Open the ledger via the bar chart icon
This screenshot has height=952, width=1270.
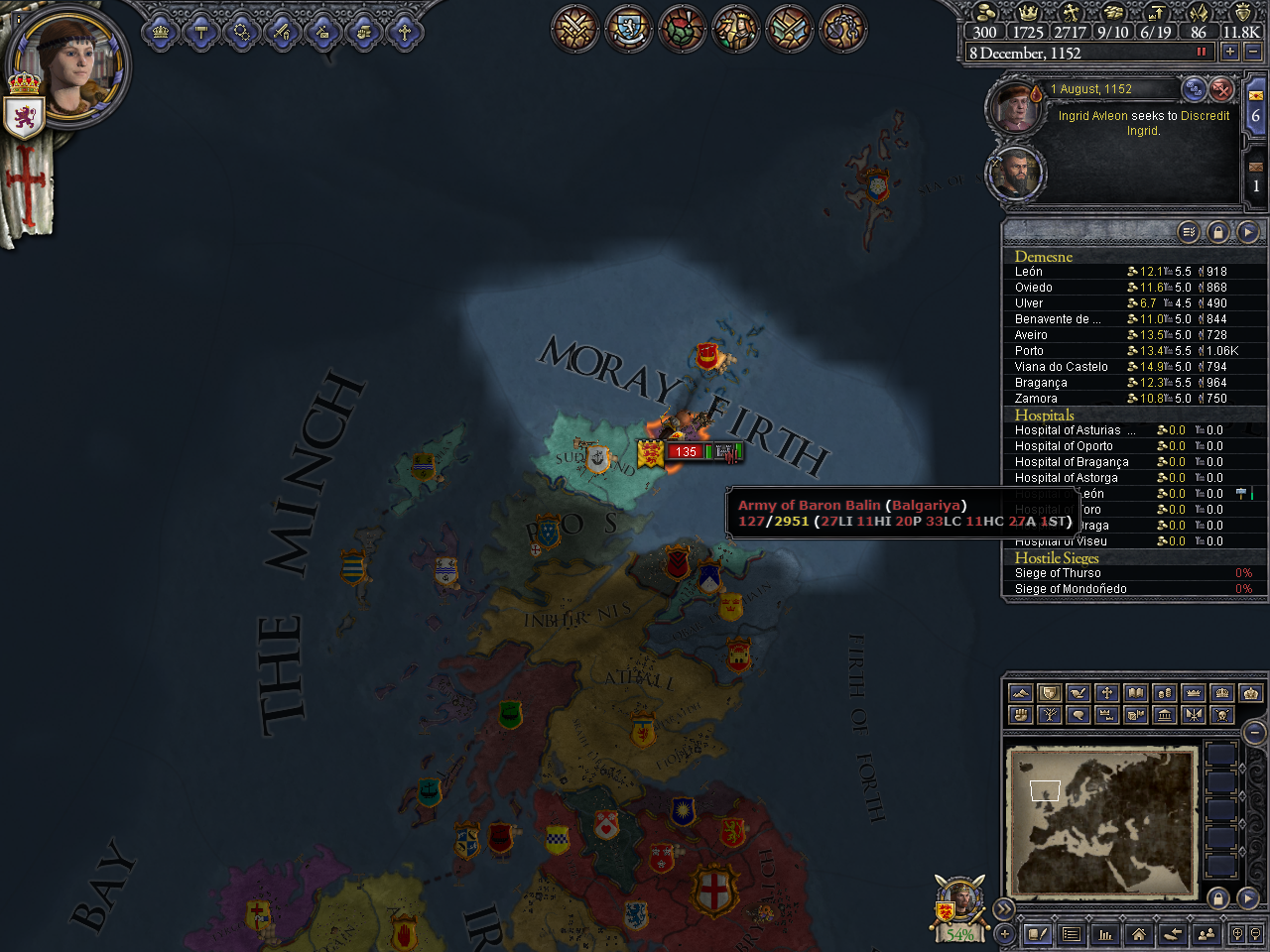1105,935
